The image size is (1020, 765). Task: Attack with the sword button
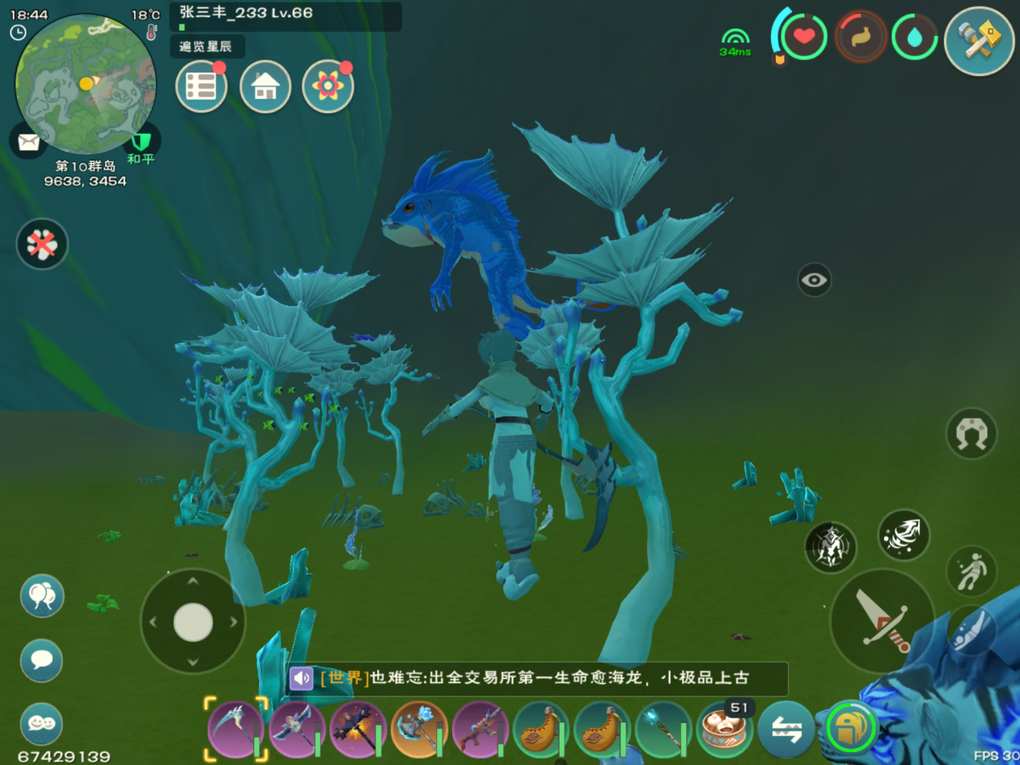[882, 620]
